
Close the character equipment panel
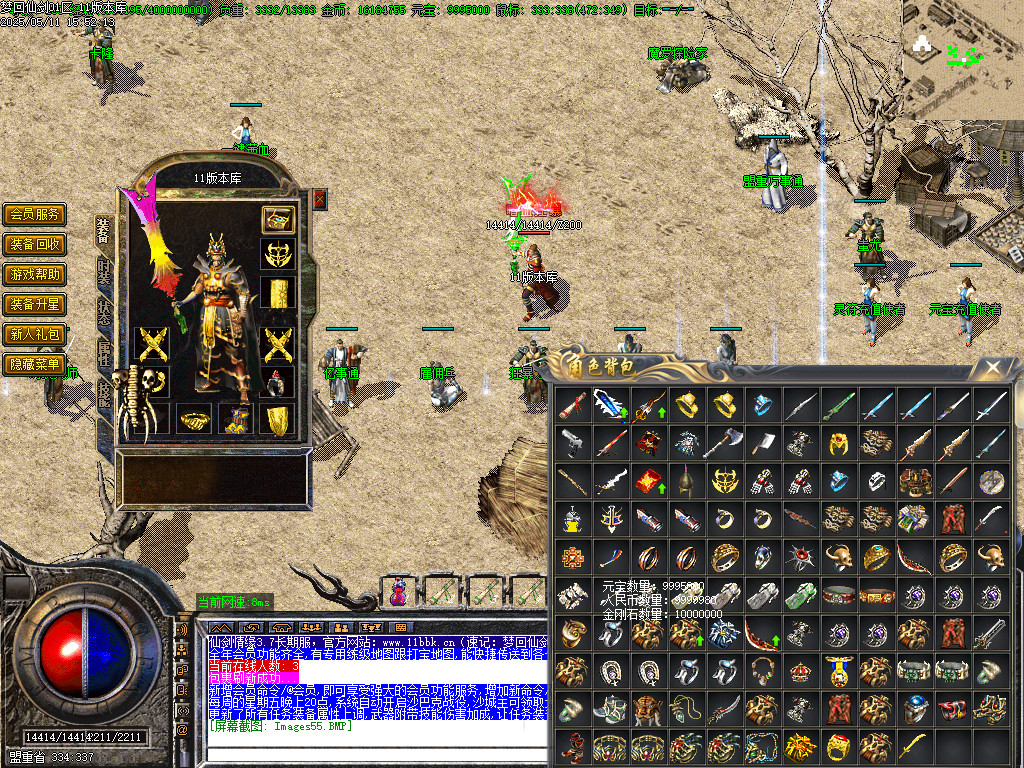pyautogui.click(x=320, y=198)
